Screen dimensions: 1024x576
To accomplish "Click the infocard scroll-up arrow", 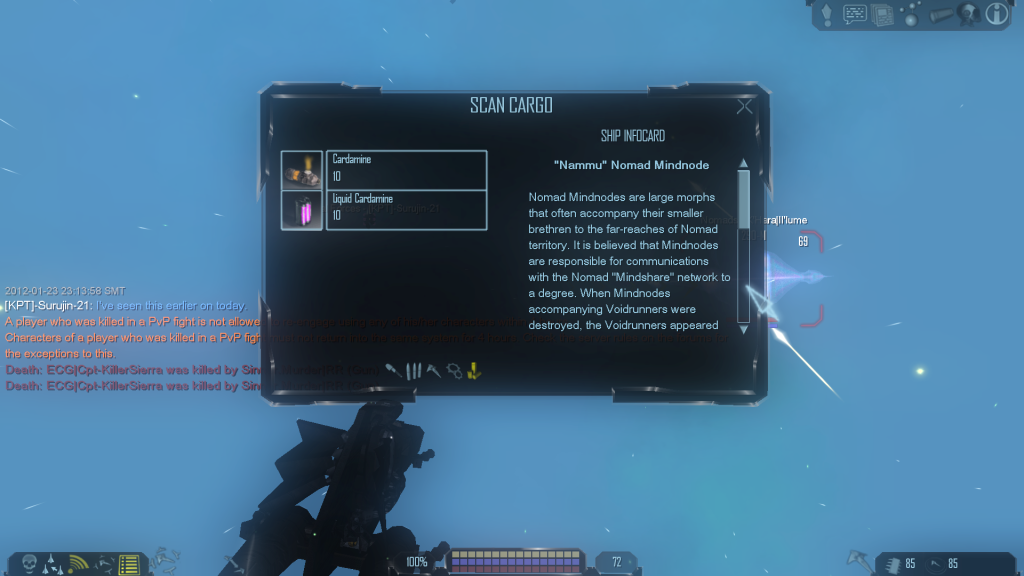I will (x=743, y=164).
